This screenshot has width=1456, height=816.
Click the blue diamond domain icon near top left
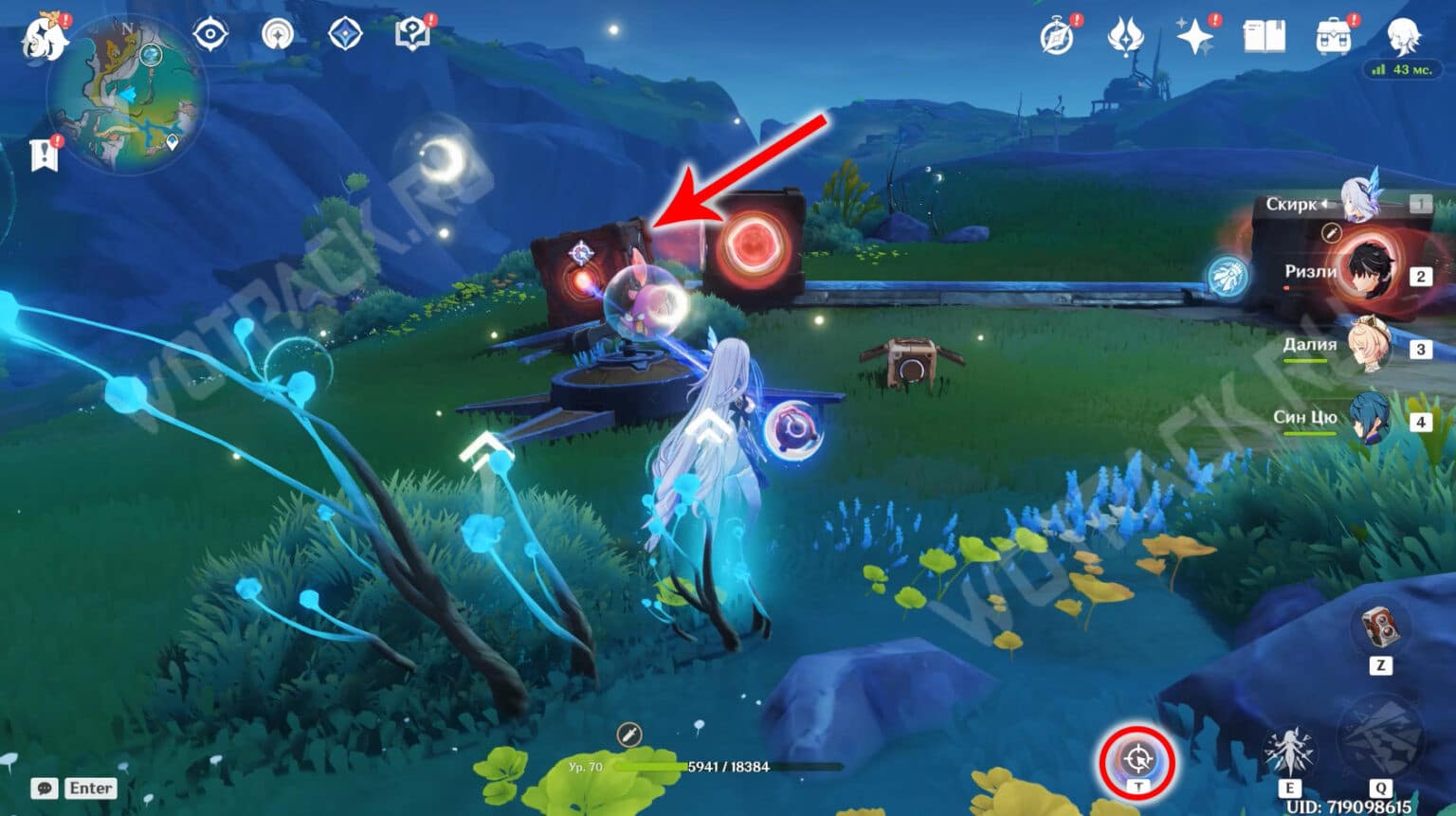(343, 33)
